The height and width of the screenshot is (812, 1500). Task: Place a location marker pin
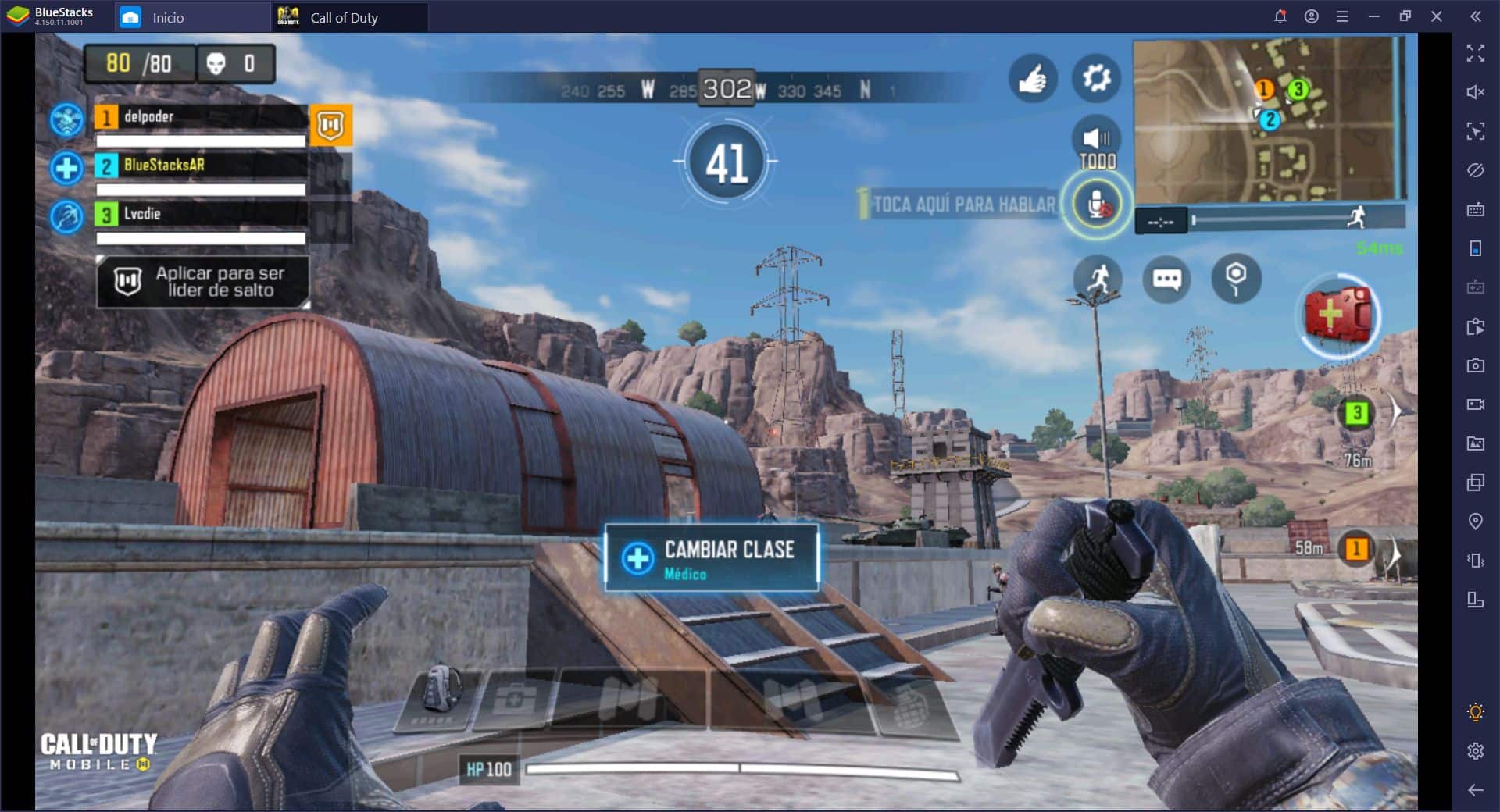point(1236,279)
